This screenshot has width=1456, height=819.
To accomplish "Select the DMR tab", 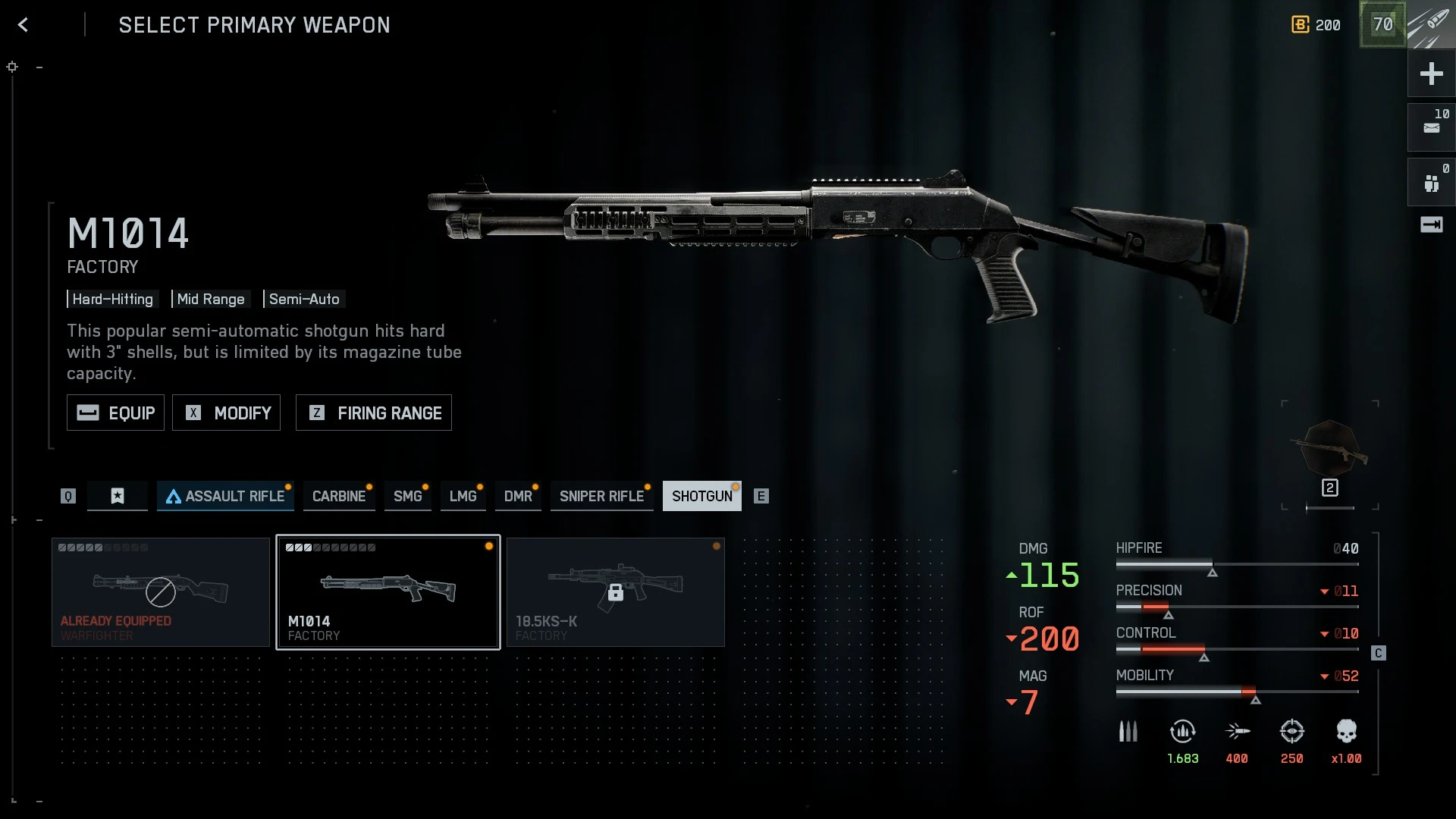I will point(518,496).
